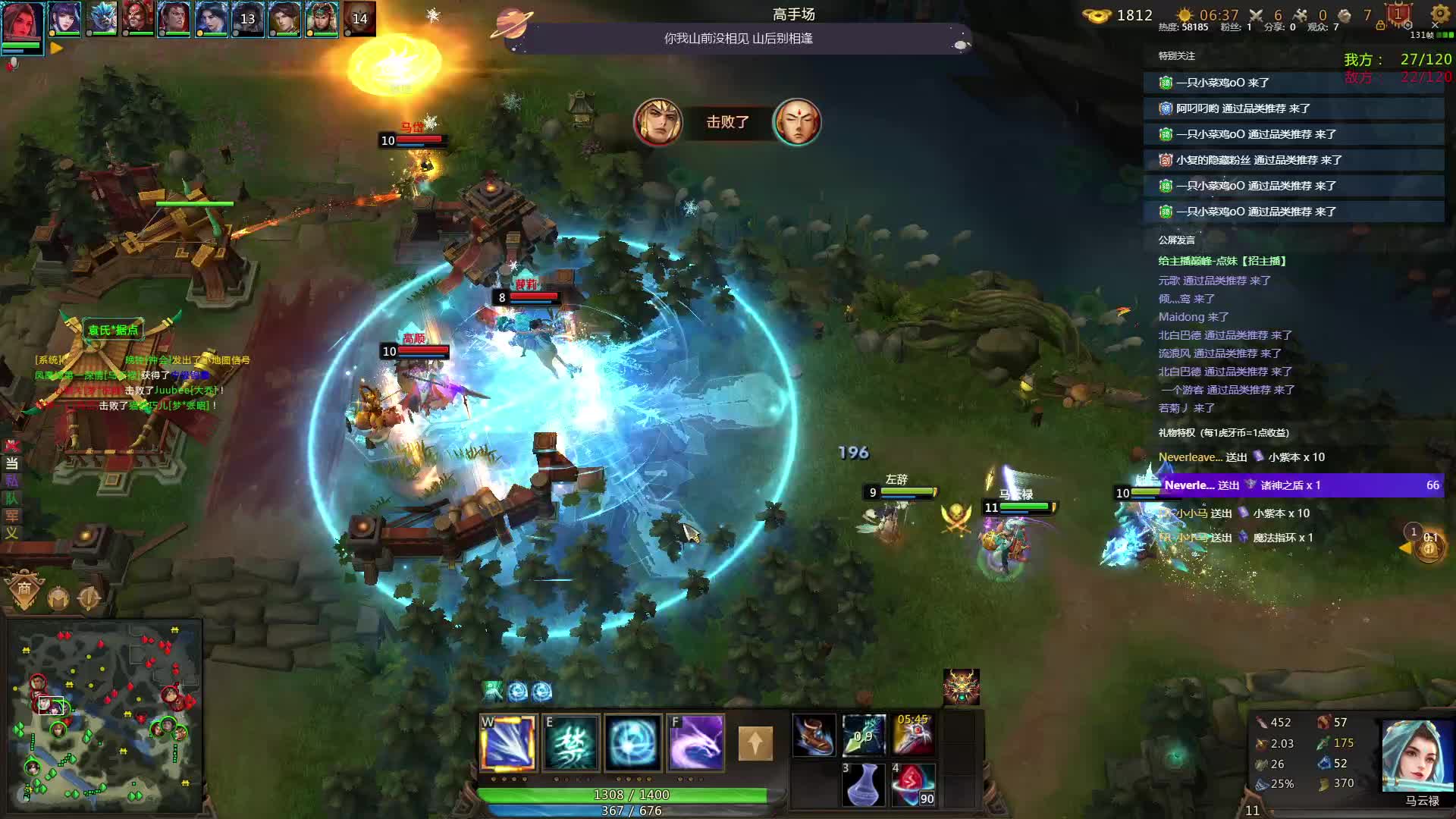Image resolution: width=1456 pixels, height=819 pixels.
Task: Click the yellow arrow beside the player portrait
Action: click(56, 48)
